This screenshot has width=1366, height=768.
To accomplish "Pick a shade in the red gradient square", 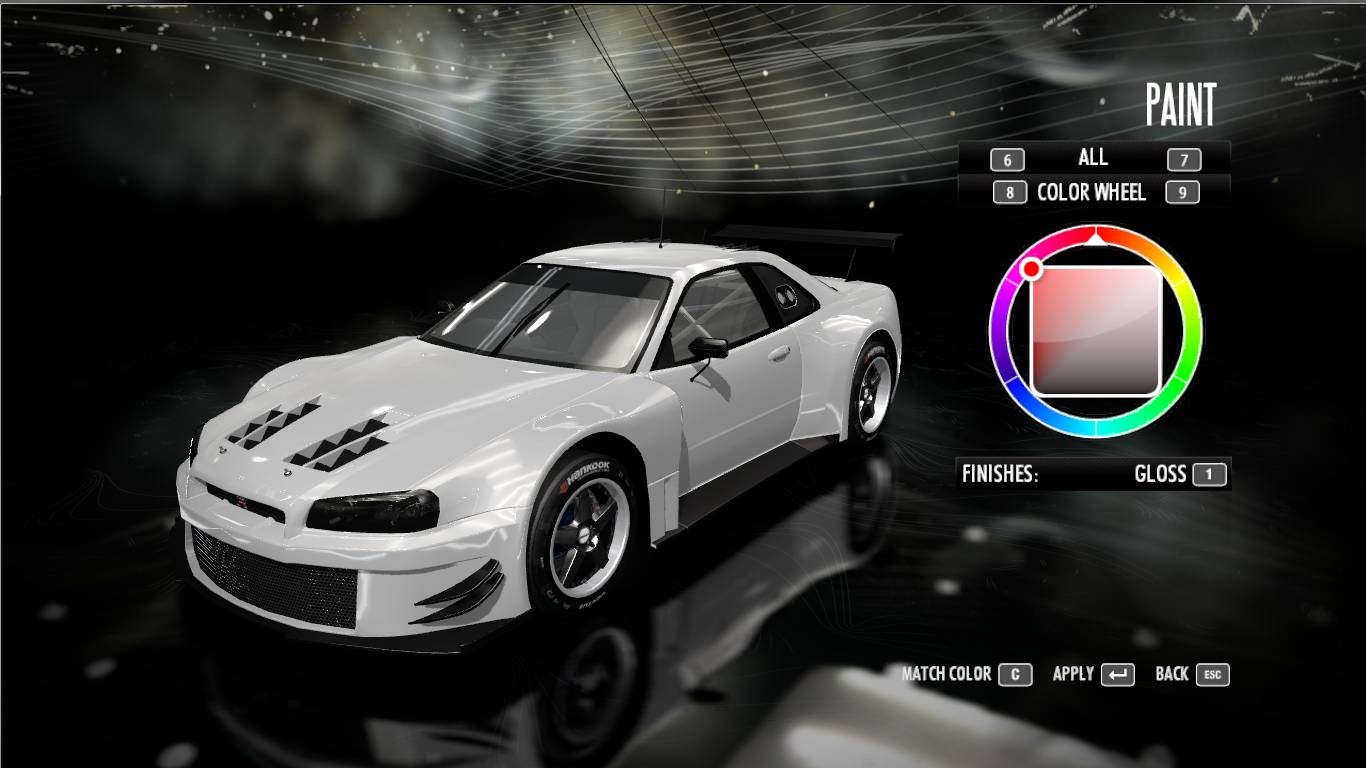I will coord(1096,330).
